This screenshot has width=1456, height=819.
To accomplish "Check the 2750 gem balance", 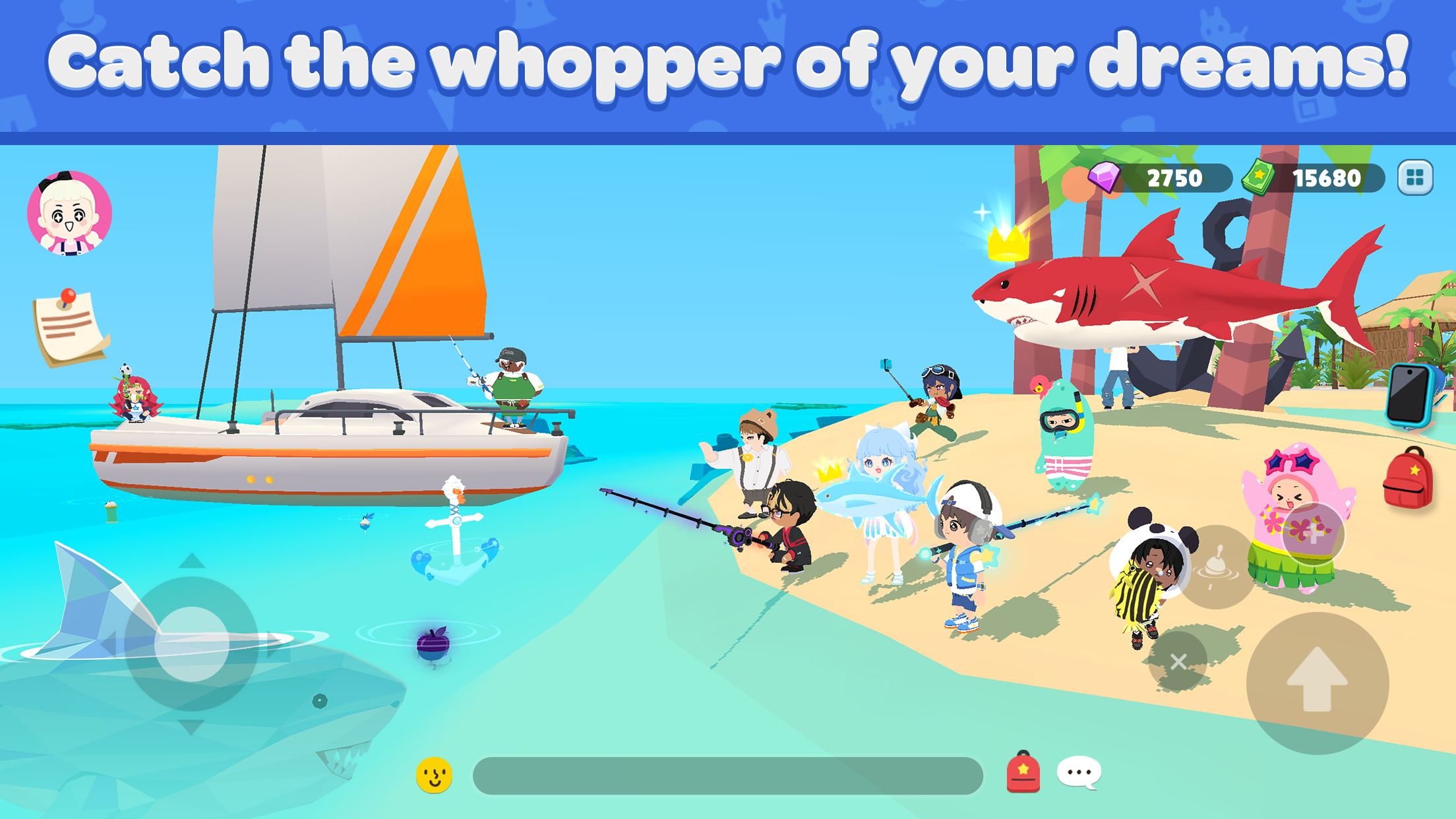I will (x=1175, y=177).
